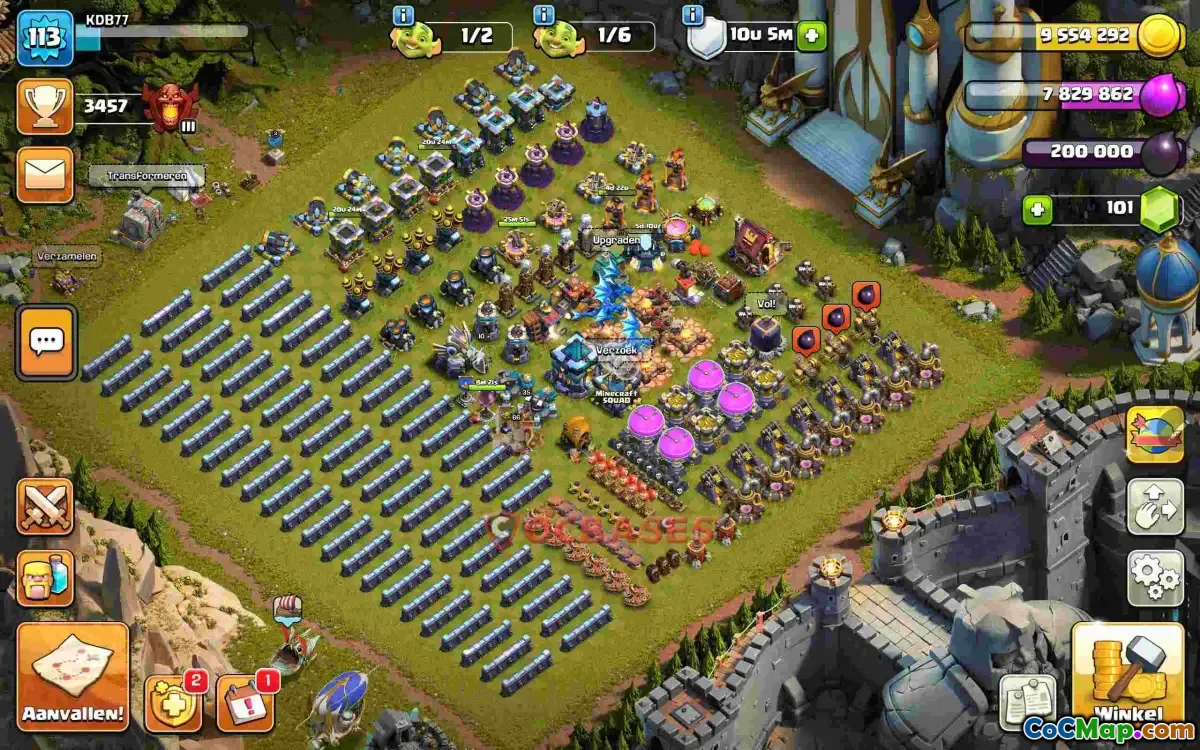The image size is (1200, 750).
Task: Open the builder and potion menu
Action: (45, 577)
